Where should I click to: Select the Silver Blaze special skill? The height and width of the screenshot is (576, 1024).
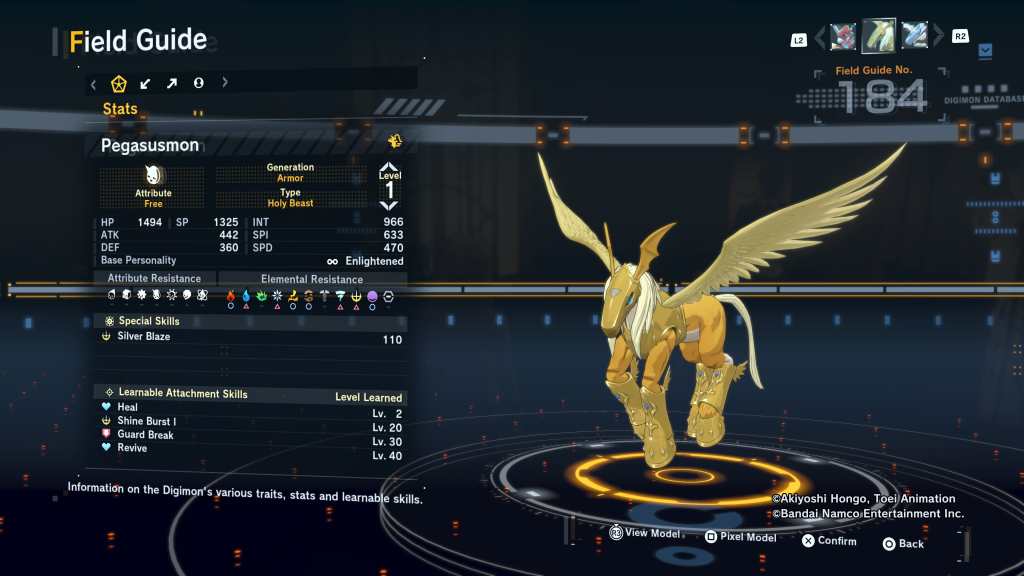point(251,338)
